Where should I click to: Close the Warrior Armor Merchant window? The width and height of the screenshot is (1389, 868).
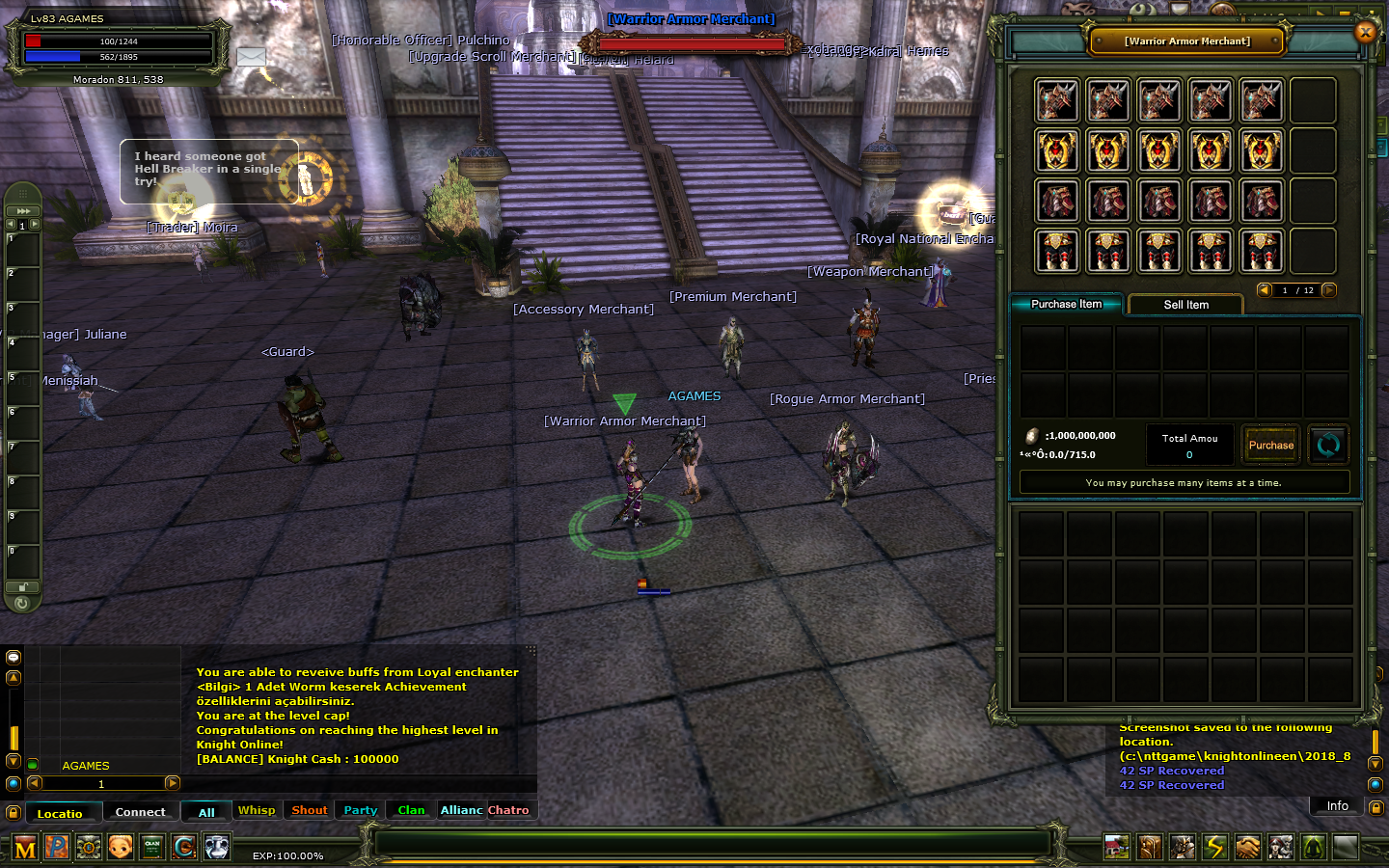(1365, 32)
